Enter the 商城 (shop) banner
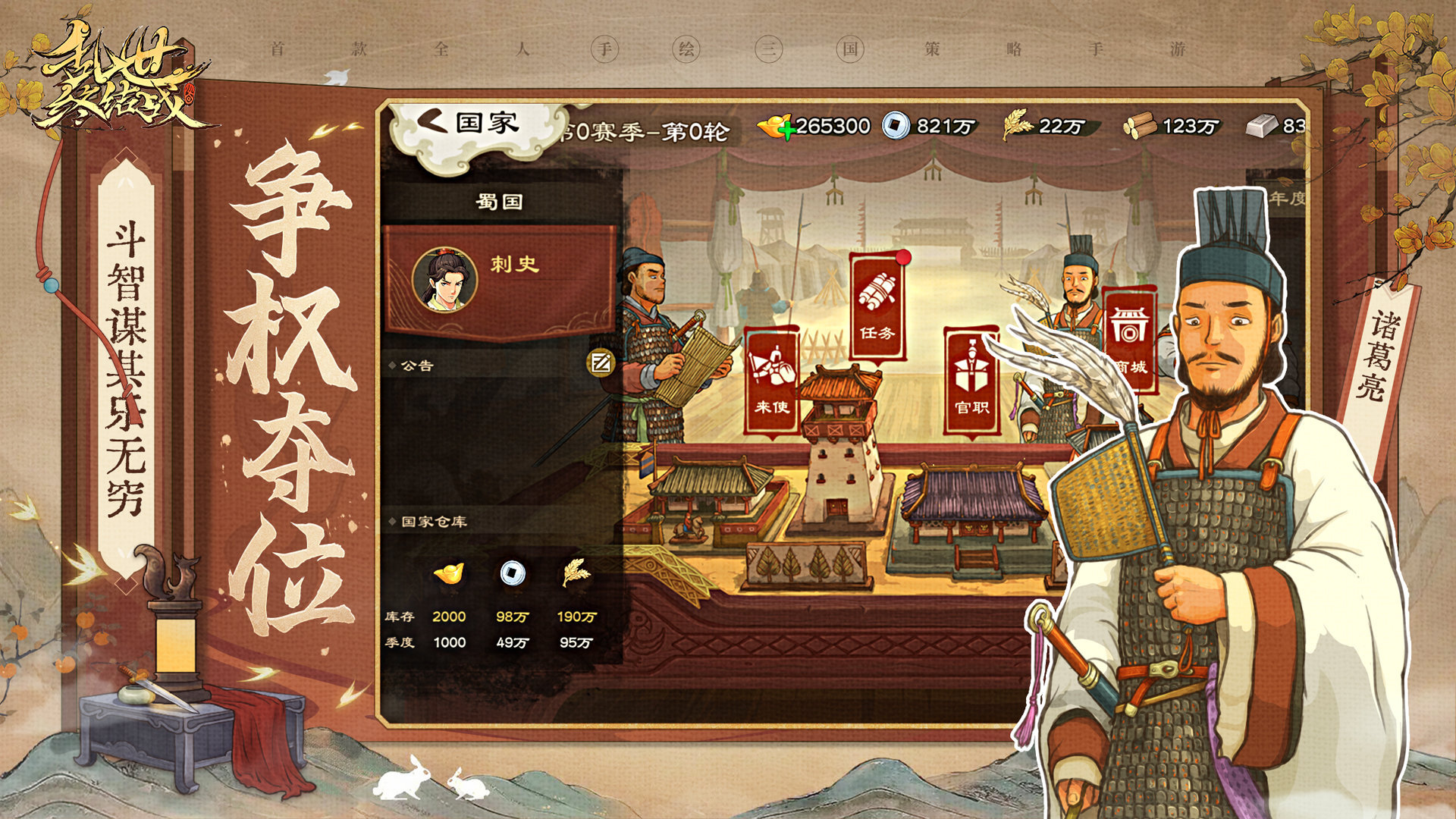Image resolution: width=1456 pixels, height=819 pixels. (x=1128, y=338)
